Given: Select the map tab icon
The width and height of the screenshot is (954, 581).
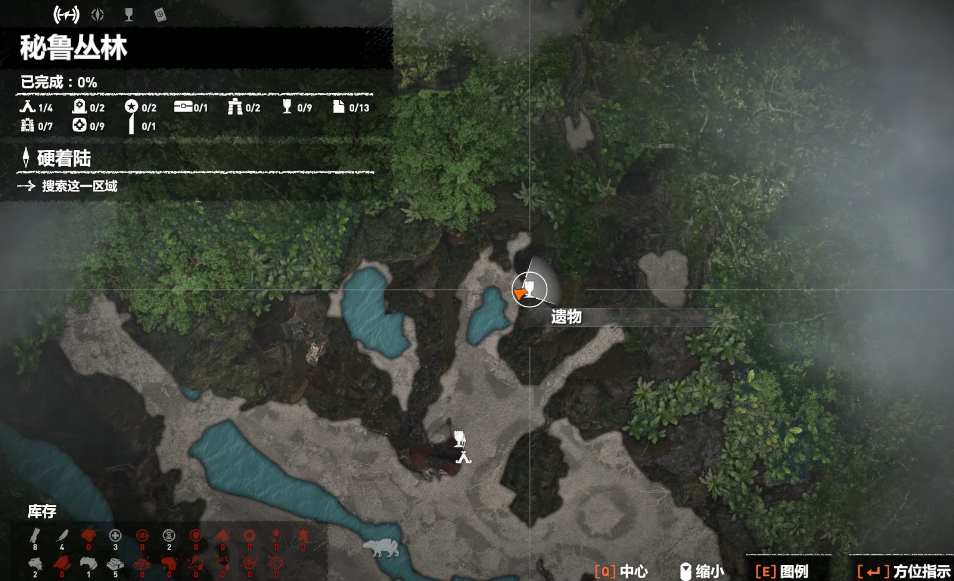Looking at the screenshot, I should (x=64, y=15).
